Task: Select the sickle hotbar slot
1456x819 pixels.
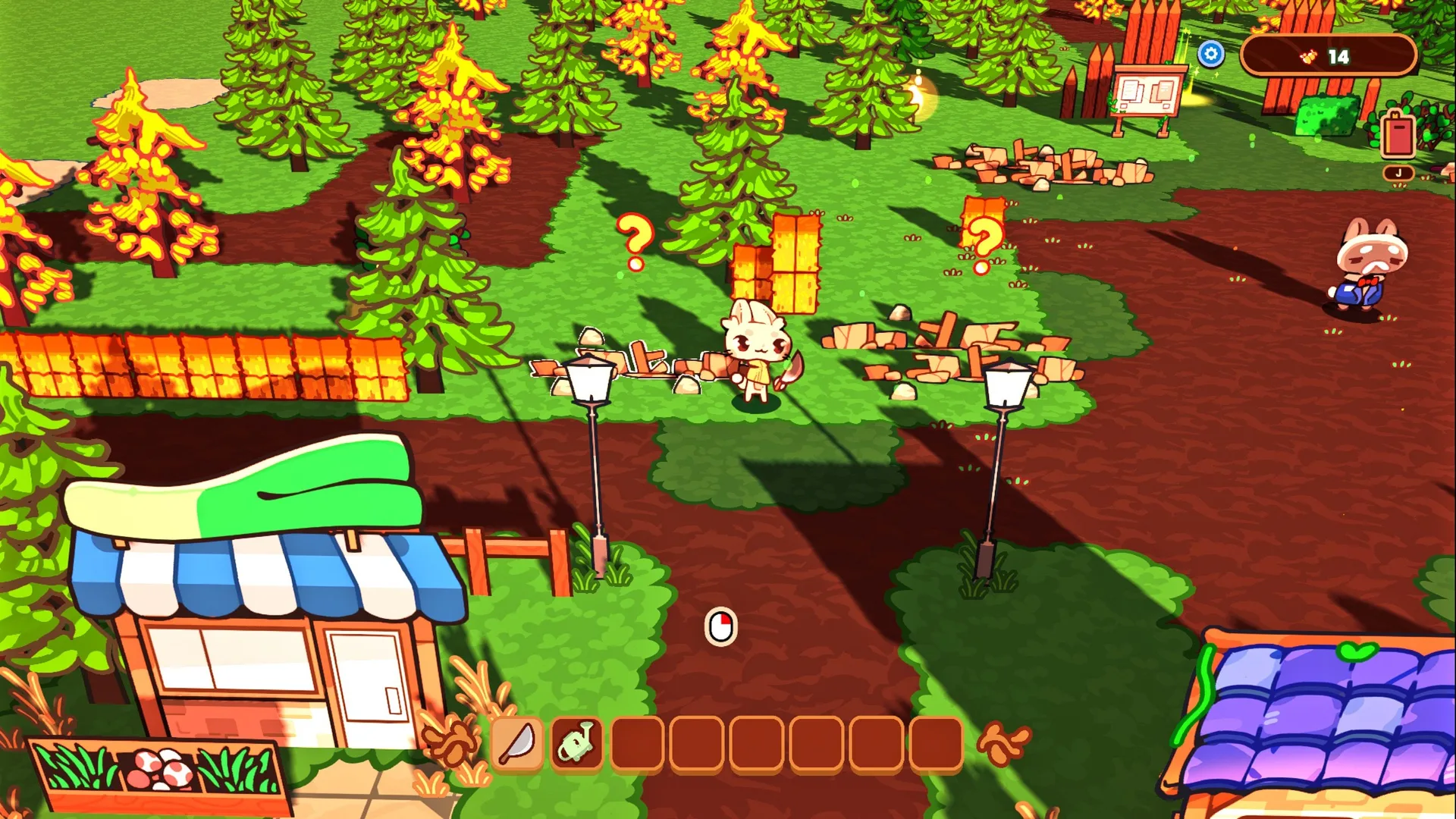Action: (517, 743)
